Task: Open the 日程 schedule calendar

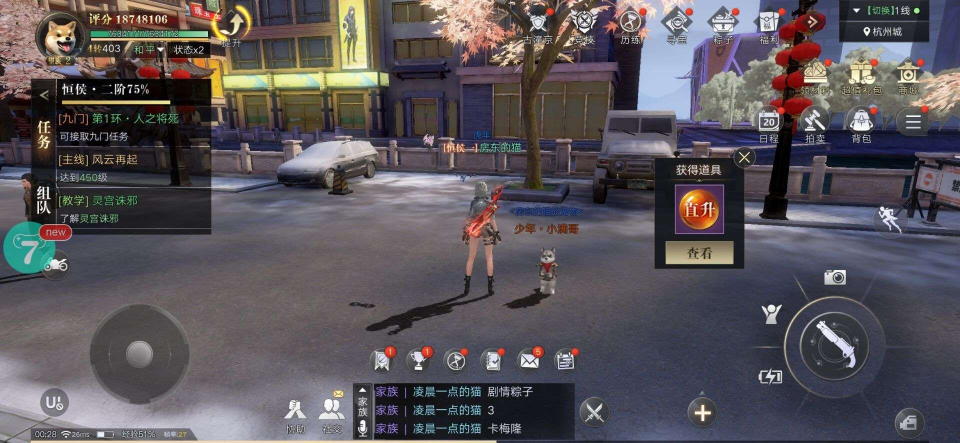Action: point(768,123)
